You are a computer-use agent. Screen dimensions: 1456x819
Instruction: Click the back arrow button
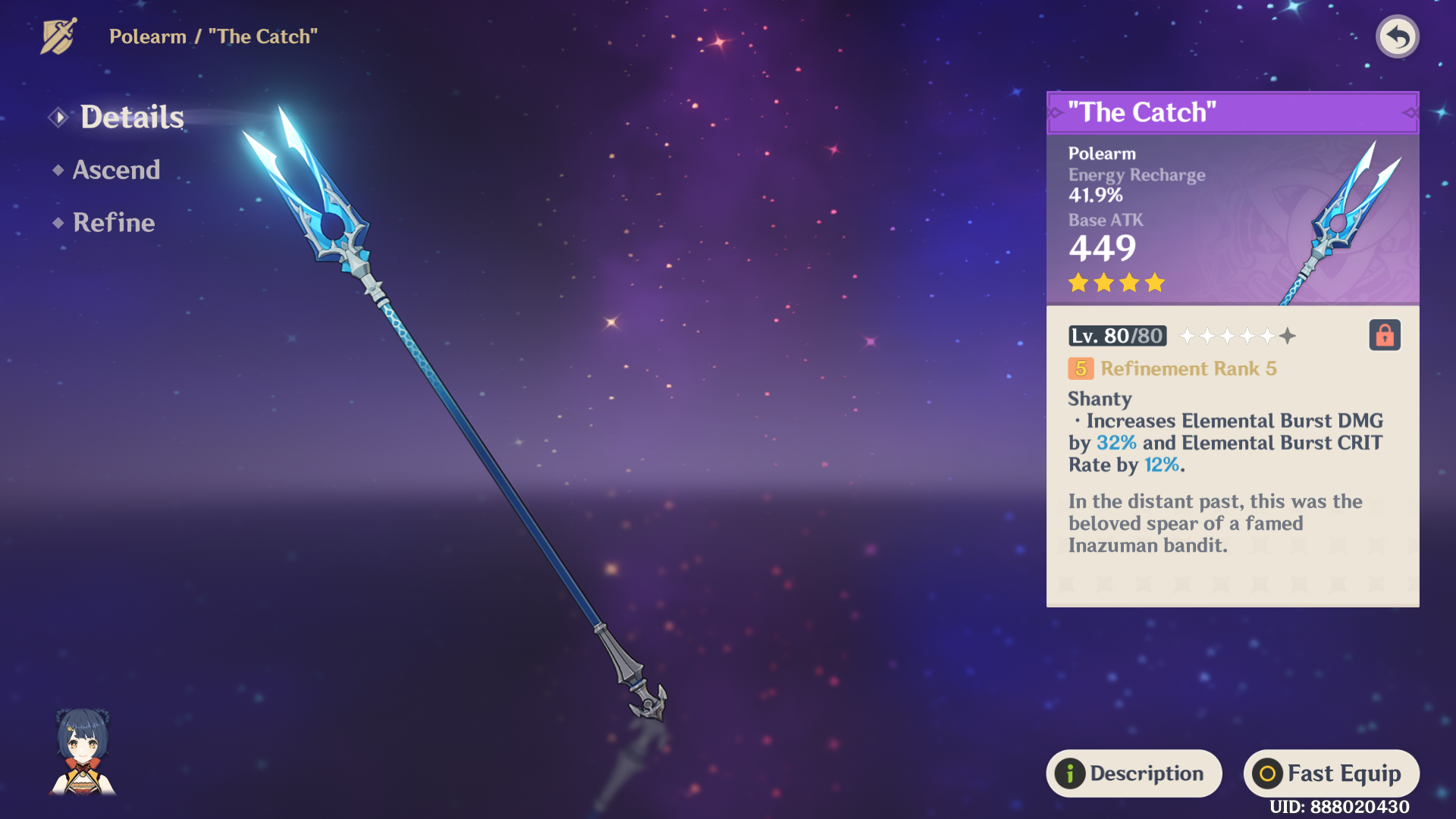click(1397, 36)
